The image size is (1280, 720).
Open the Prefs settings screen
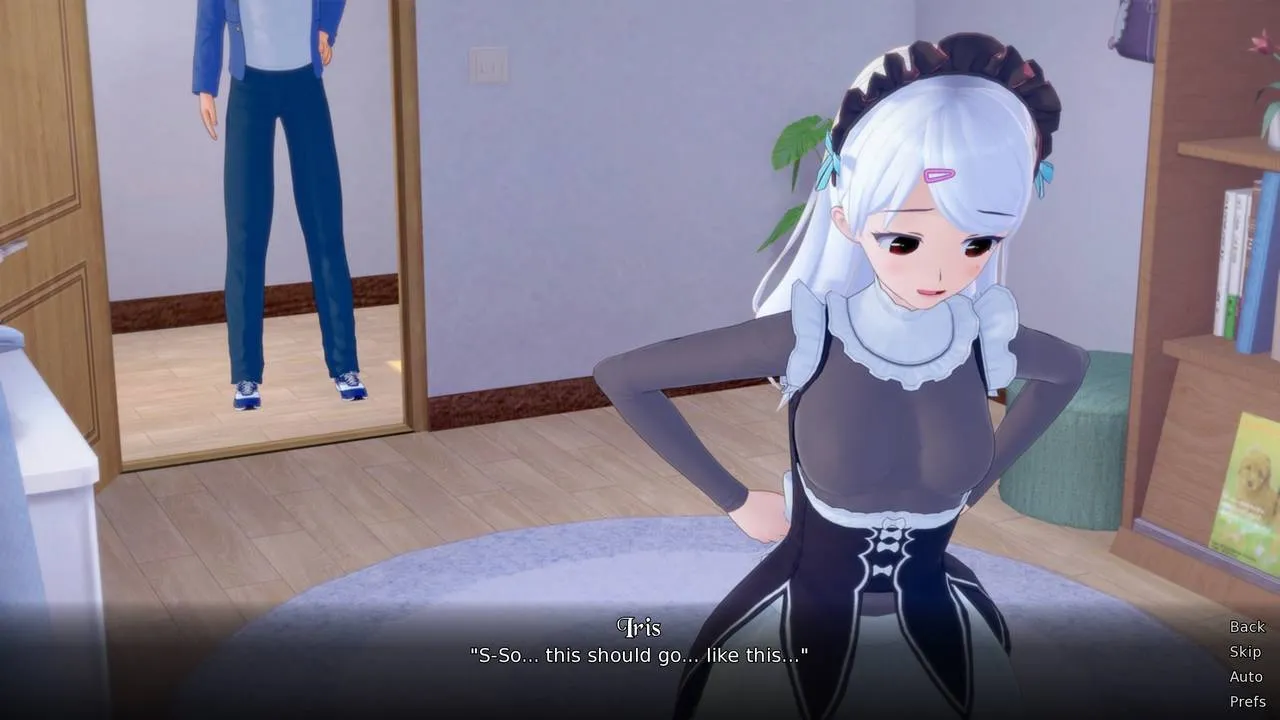click(x=1247, y=700)
